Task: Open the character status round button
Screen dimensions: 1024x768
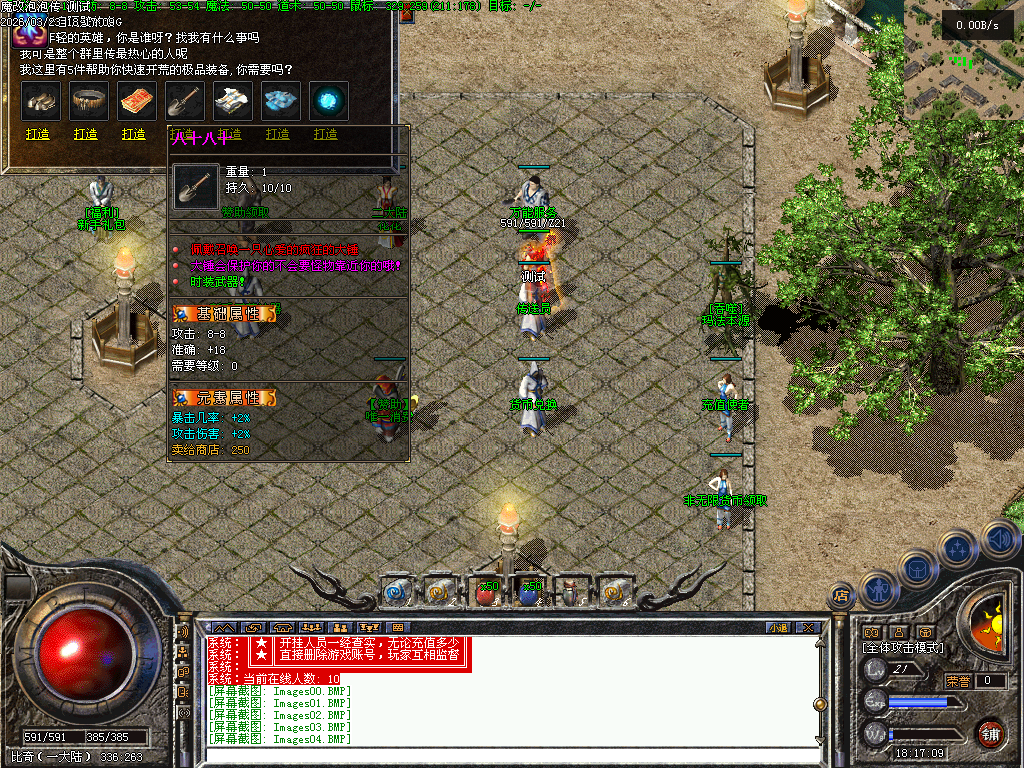Action: [x=877, y=591]
